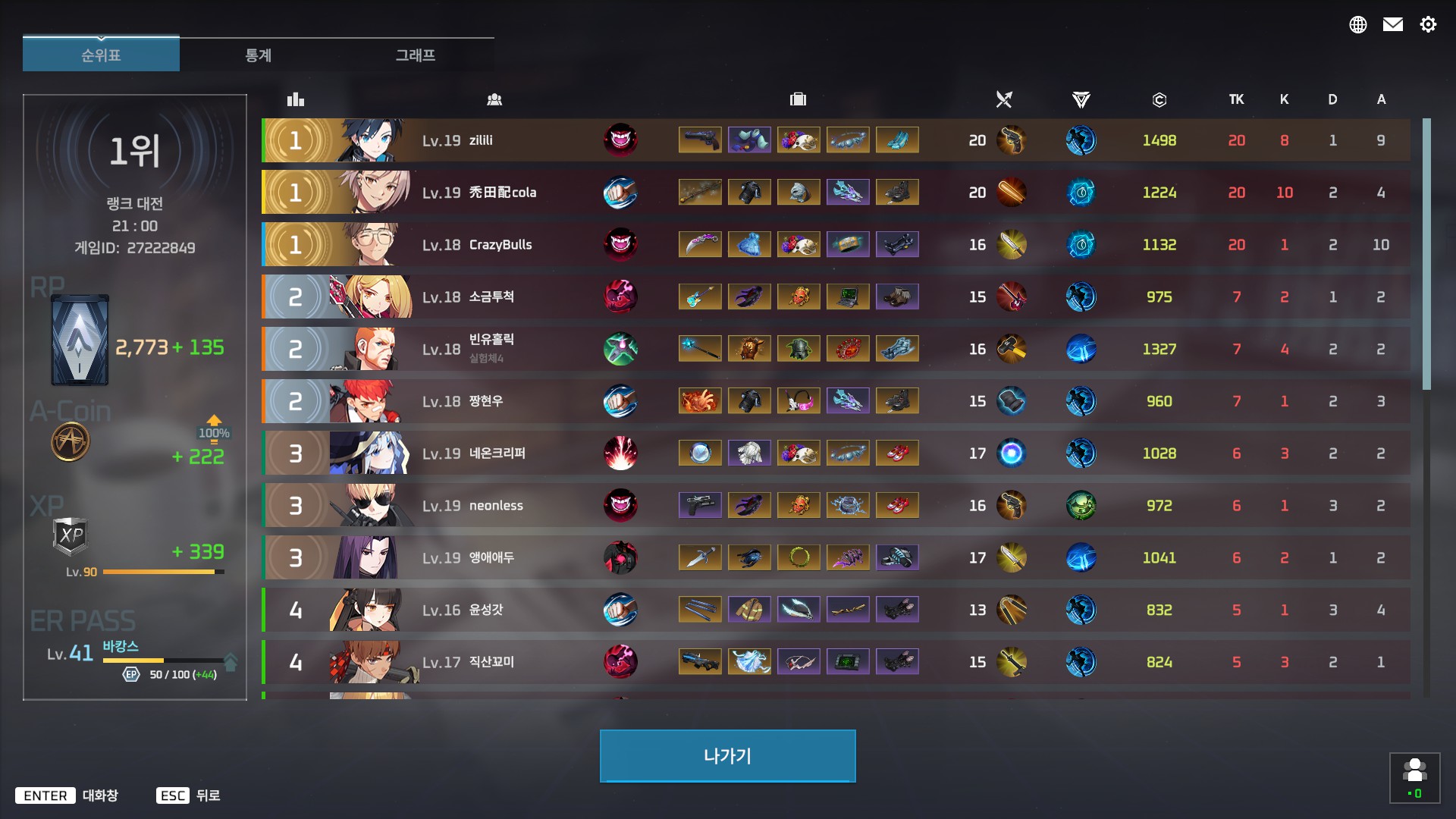Select the A-Coin currency icon

tap(71, 442)
